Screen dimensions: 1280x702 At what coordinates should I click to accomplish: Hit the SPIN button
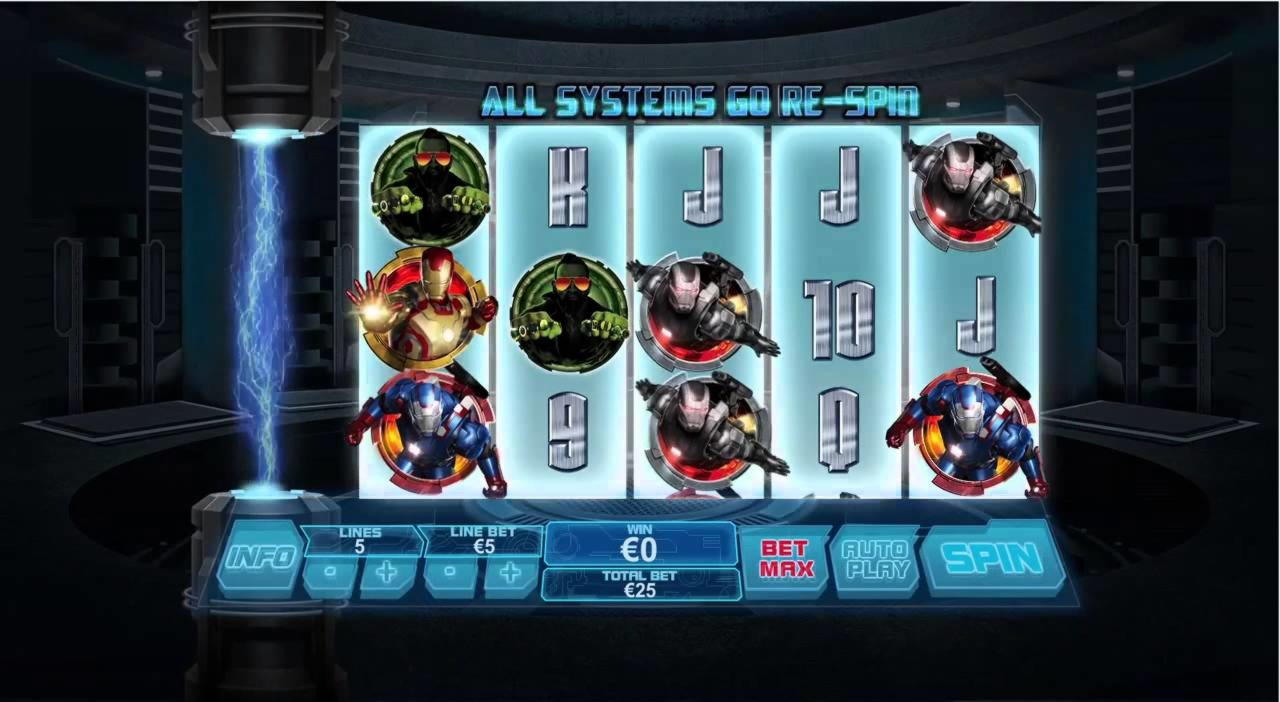[x=990, y=559]
